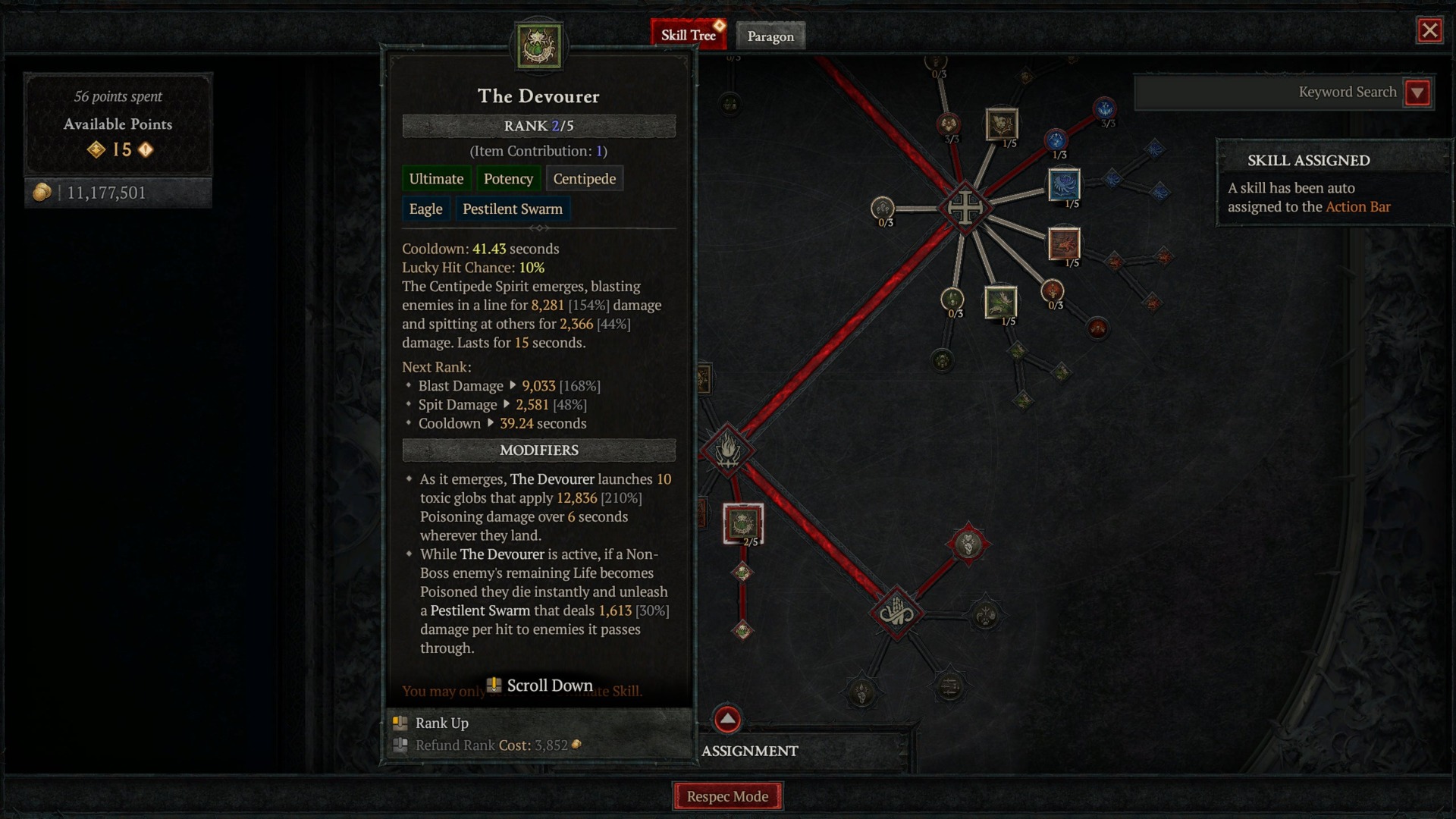Select the leftmost passive node marked 0/3
This screenshot has width=1456, height=819.
[883, 208]
